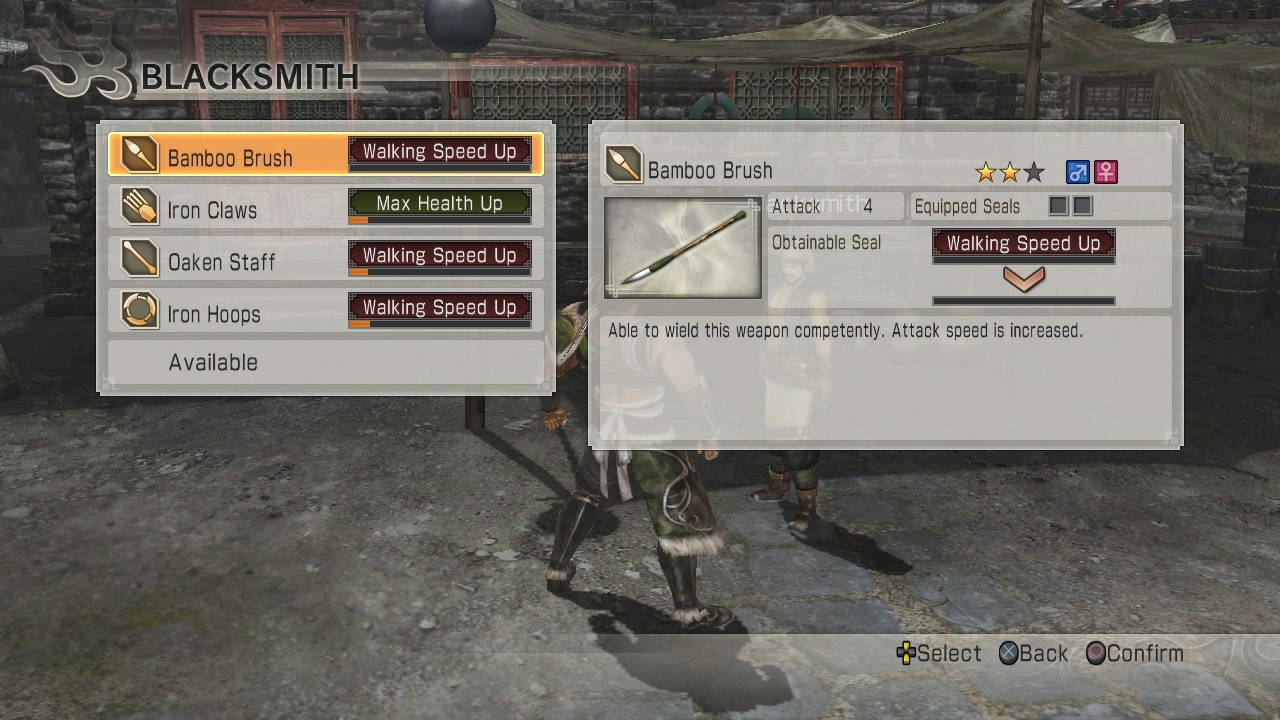Click the seal progress bar below the chevron
Image resolution: width=1280 pixels, height=720 pixels.
(1022, 300)
